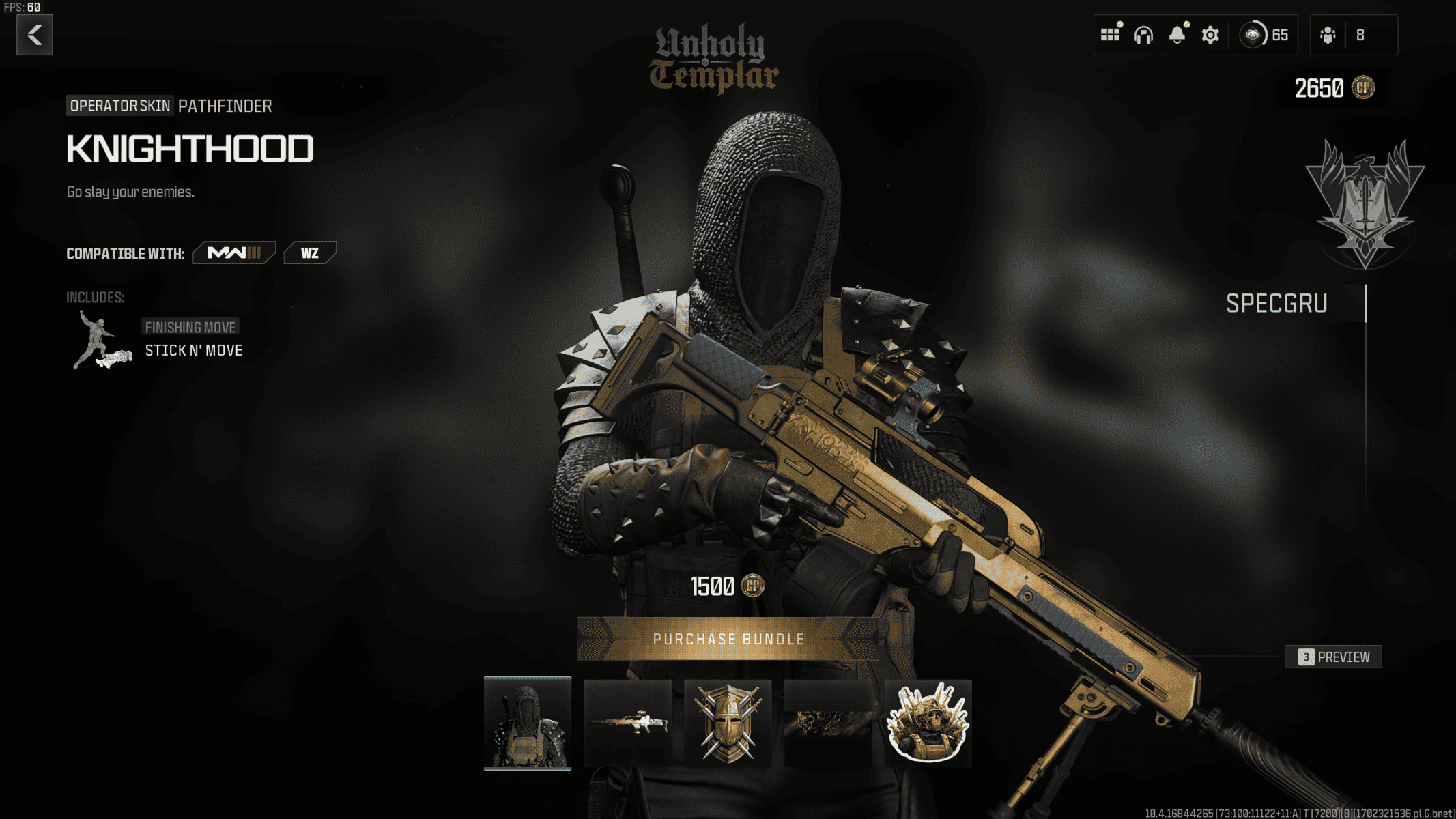Open the settings gear
This screenshot has width=1456, height=819.
pos(1209,35)
